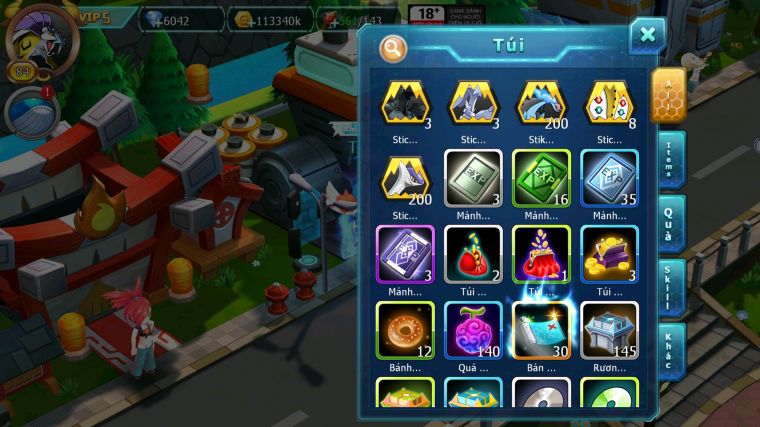Image resolution: width=760 pixels, height=427 pixels.
Task: Close the Túi inventory window
Action: pos(647,36)
